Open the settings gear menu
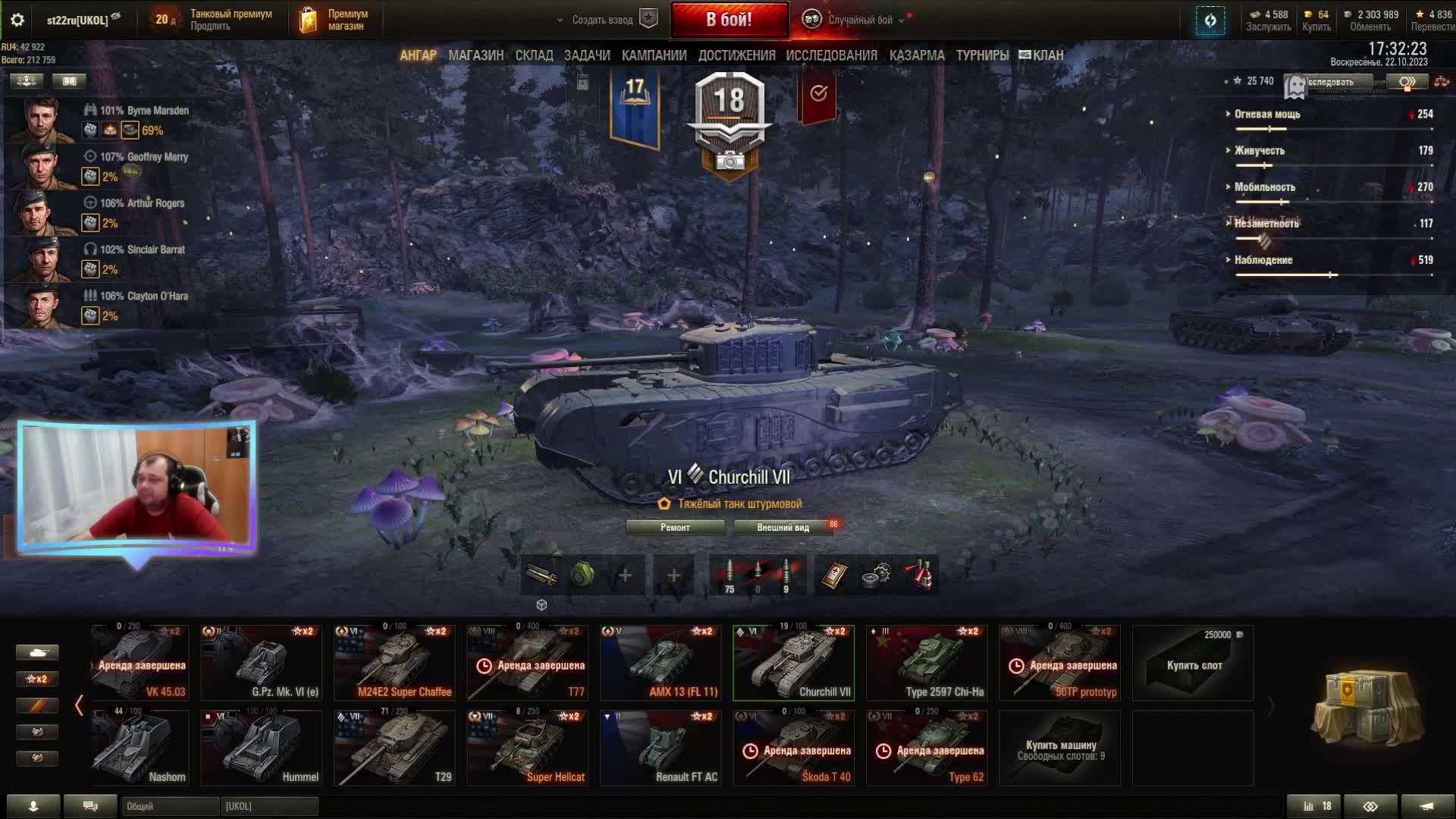Image resolution: width=1456 pixels, height=819 pixels. (17, 20)
